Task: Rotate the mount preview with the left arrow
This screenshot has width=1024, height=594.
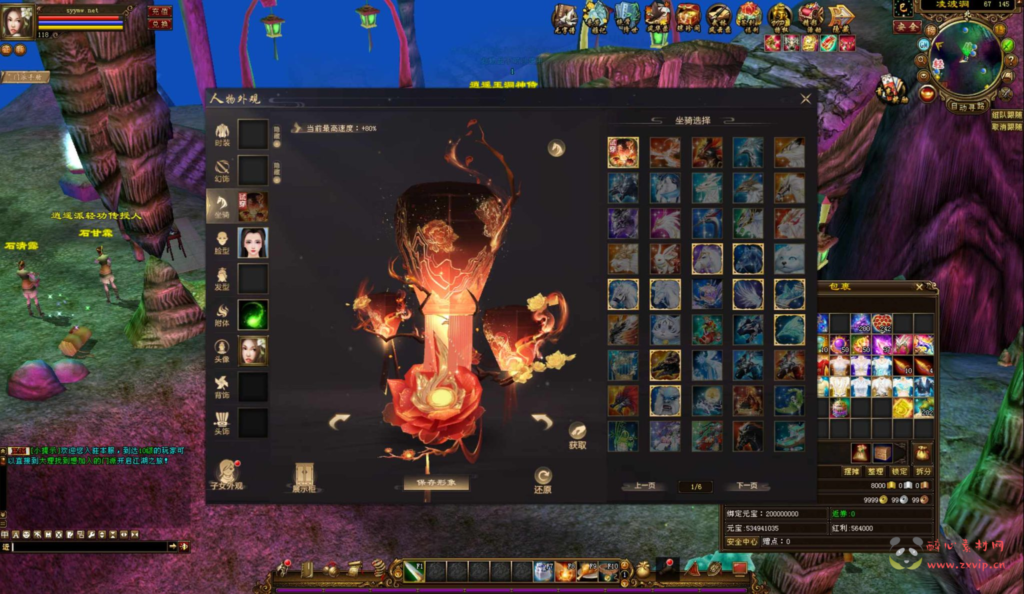Action: pos(340,423)
